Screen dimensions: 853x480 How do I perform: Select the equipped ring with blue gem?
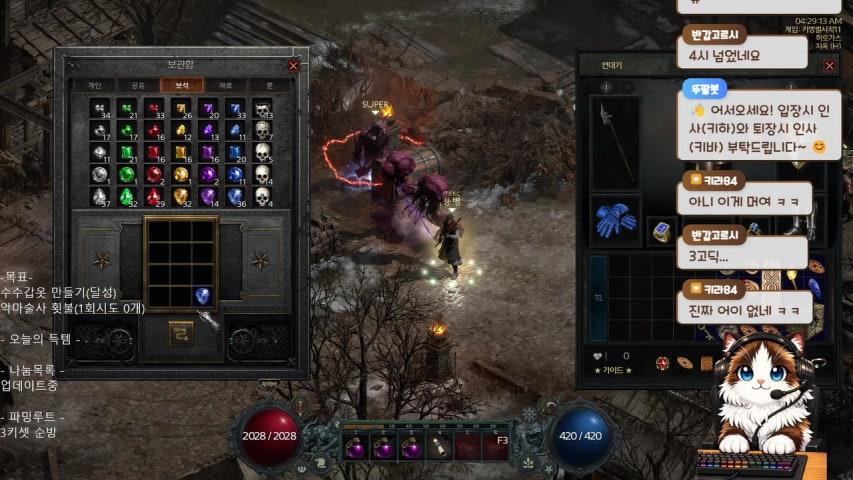(x=660, y=231)
